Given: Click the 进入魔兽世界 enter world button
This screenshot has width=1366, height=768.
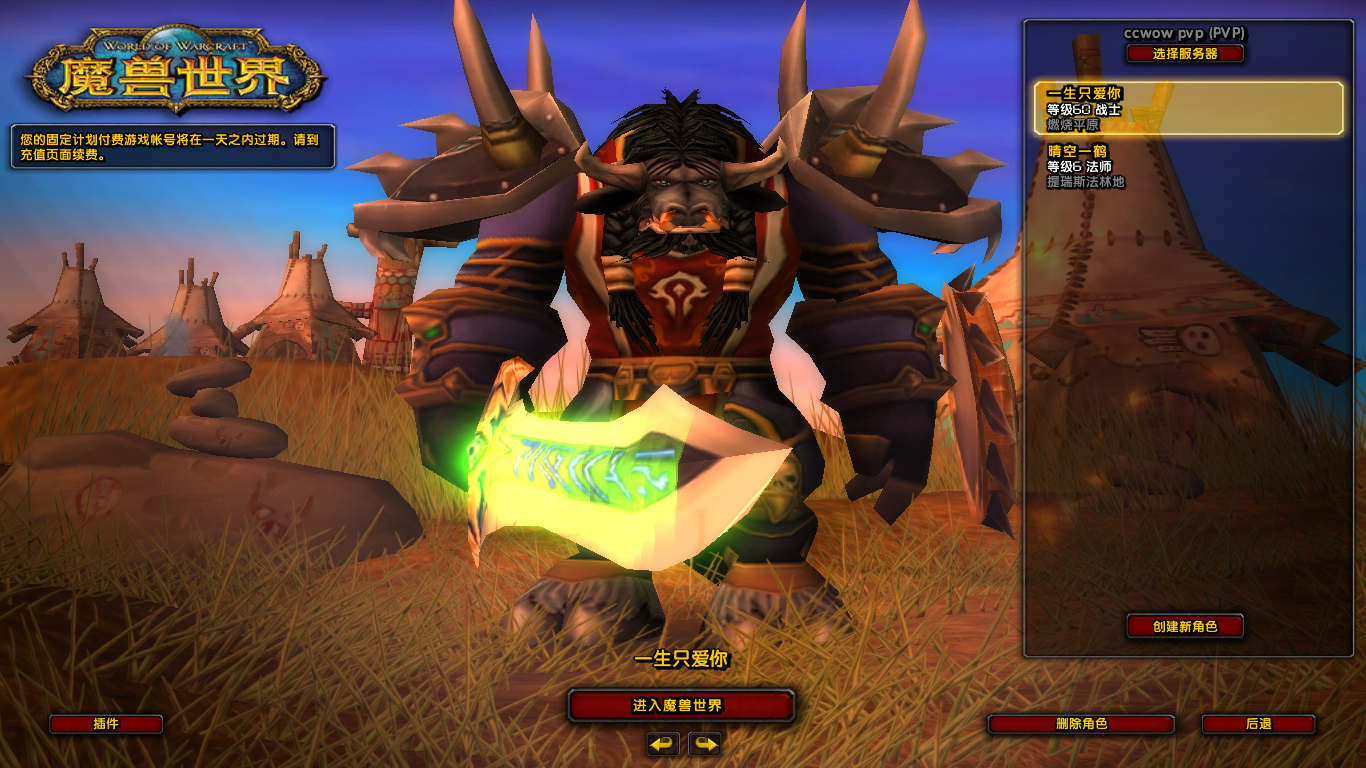Looking at the screenshot, I should (680, 705).
